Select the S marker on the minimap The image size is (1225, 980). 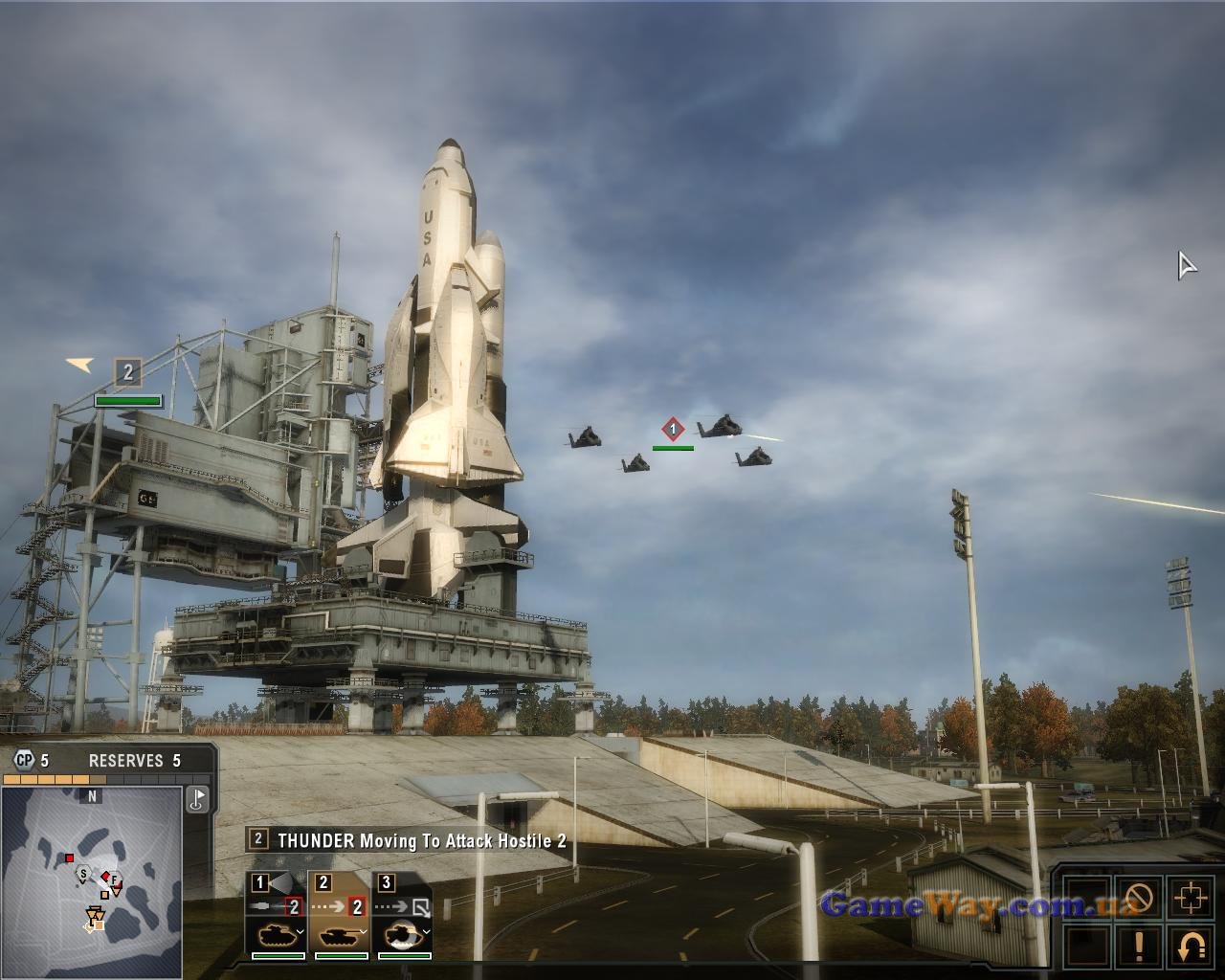(83, 874)
